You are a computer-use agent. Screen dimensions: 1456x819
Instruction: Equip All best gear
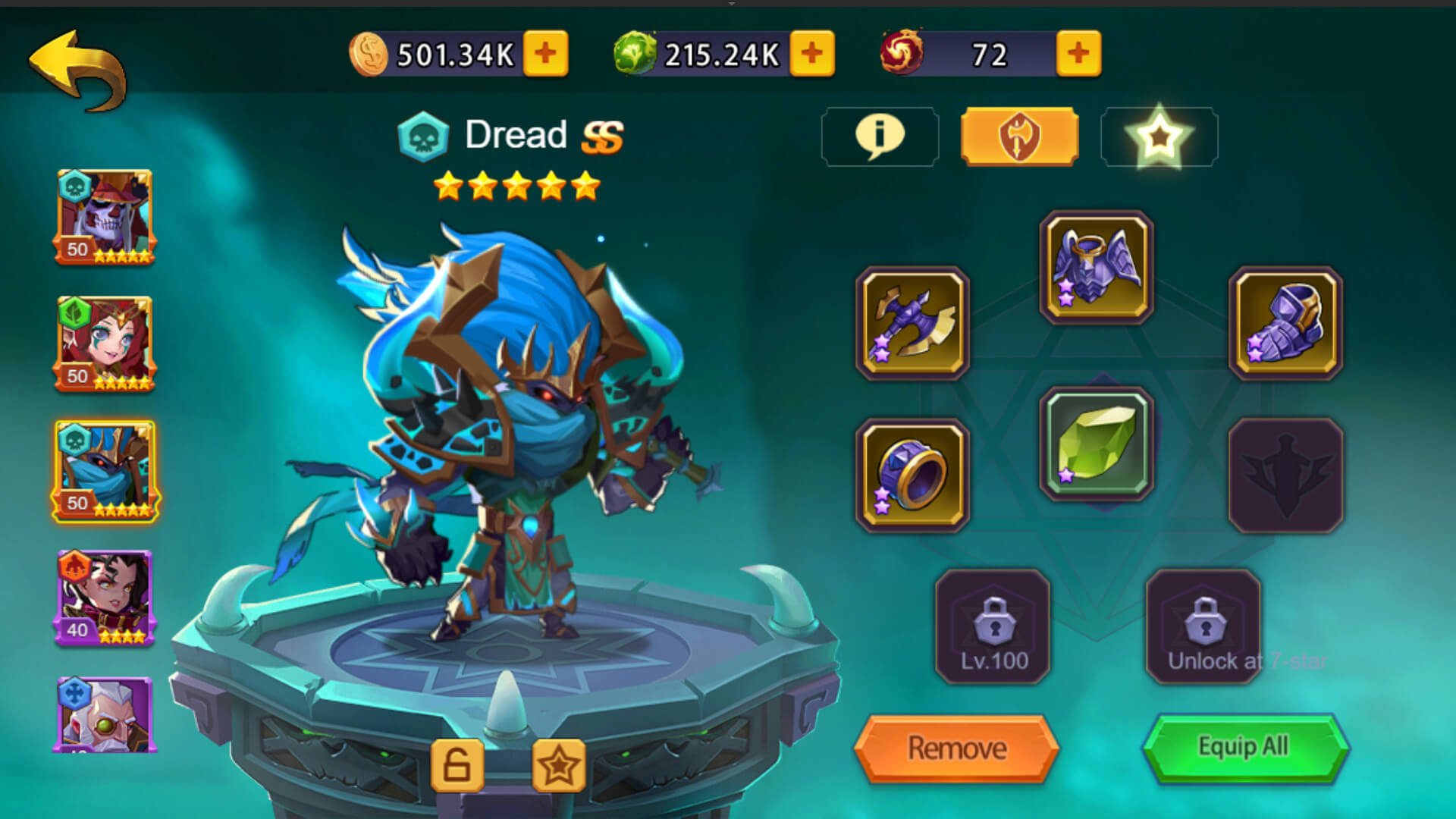(x=1244, y=747)
